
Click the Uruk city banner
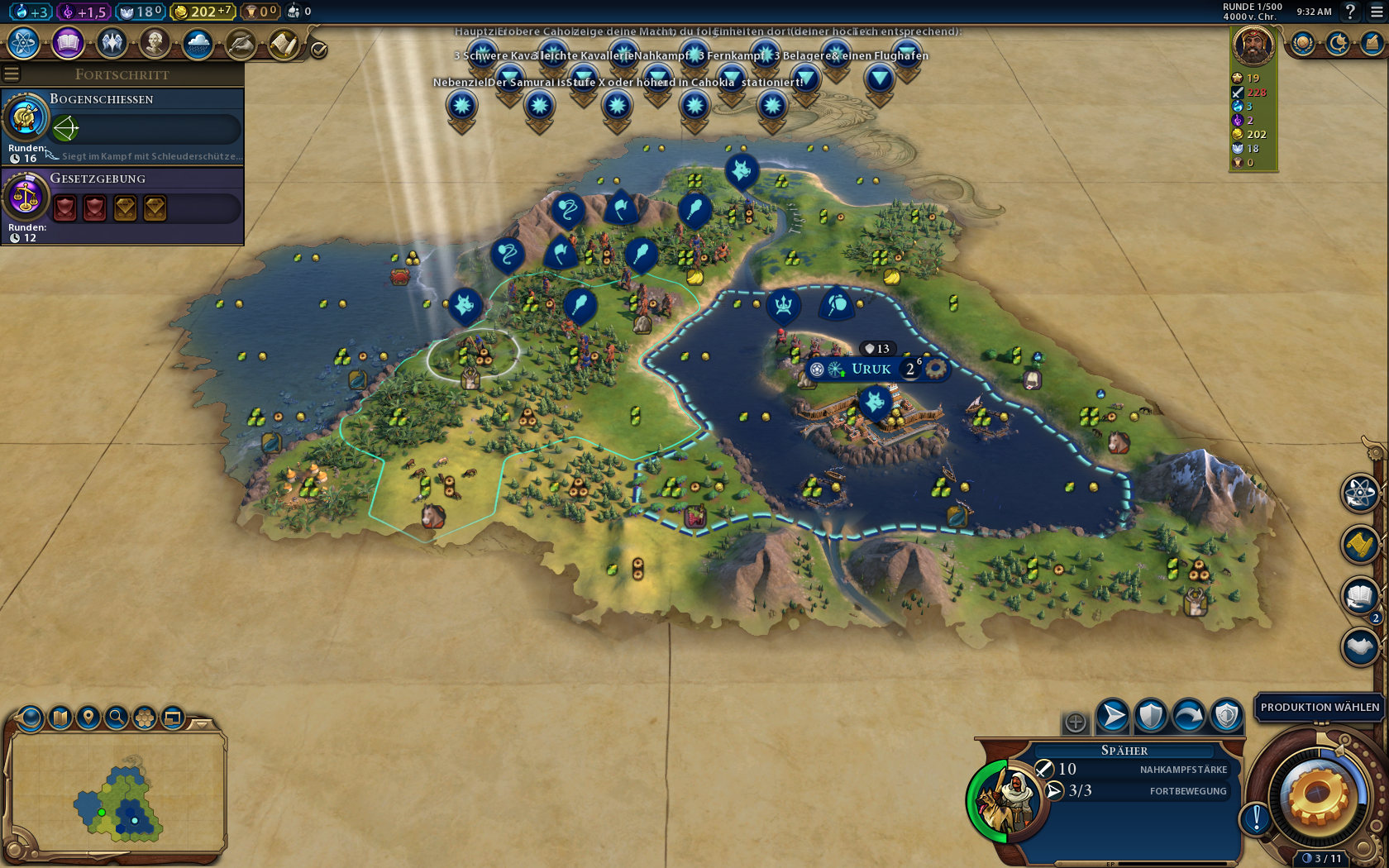pyautogui.click(x=871, y=369)
